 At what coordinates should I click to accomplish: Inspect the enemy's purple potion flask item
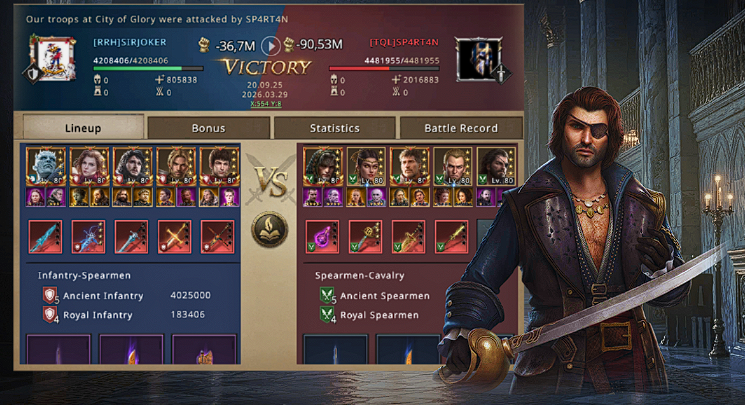(x=322, y=236)
